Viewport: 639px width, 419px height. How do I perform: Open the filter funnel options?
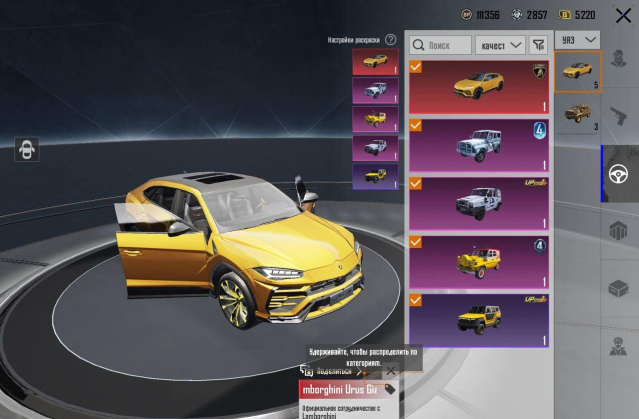(x=539, y=45)
